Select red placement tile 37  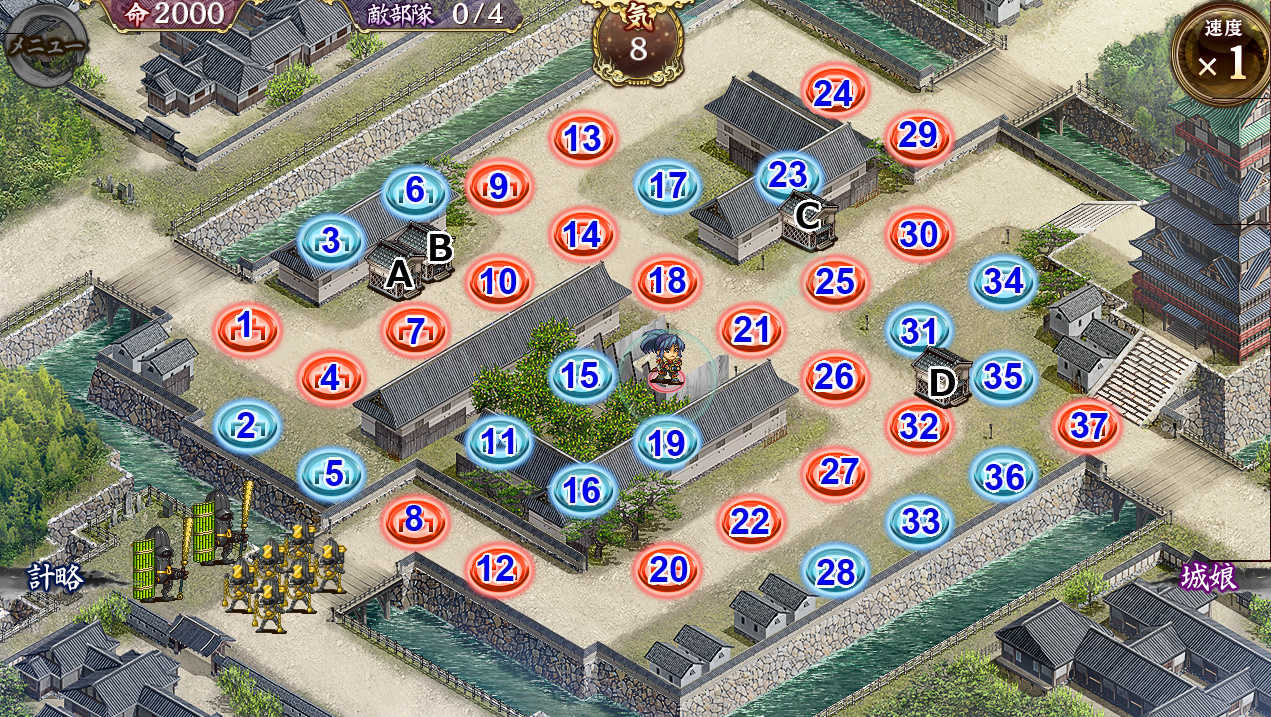click(1088, 426)
